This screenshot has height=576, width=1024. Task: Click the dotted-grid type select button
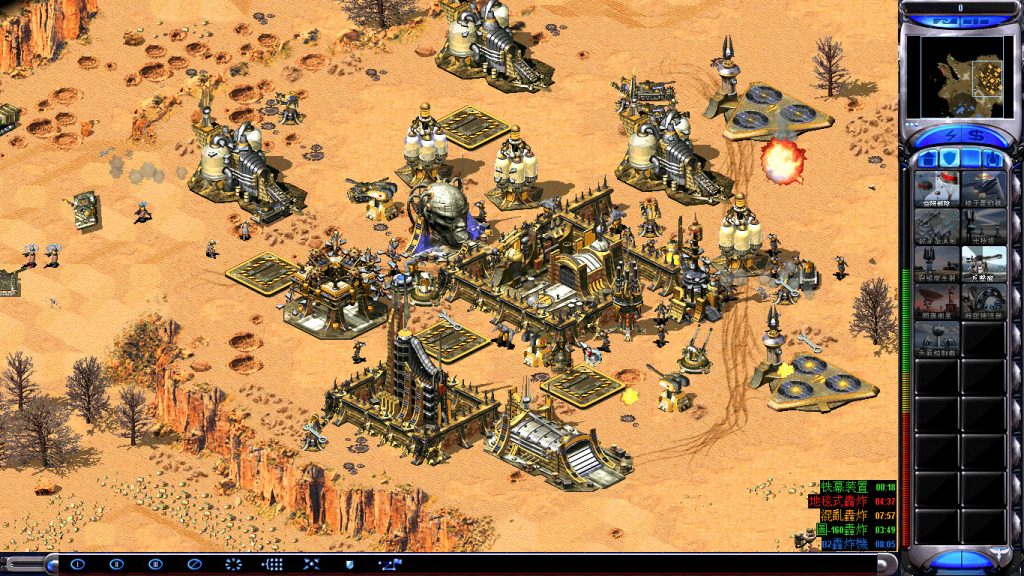click(x=272, y=565)
